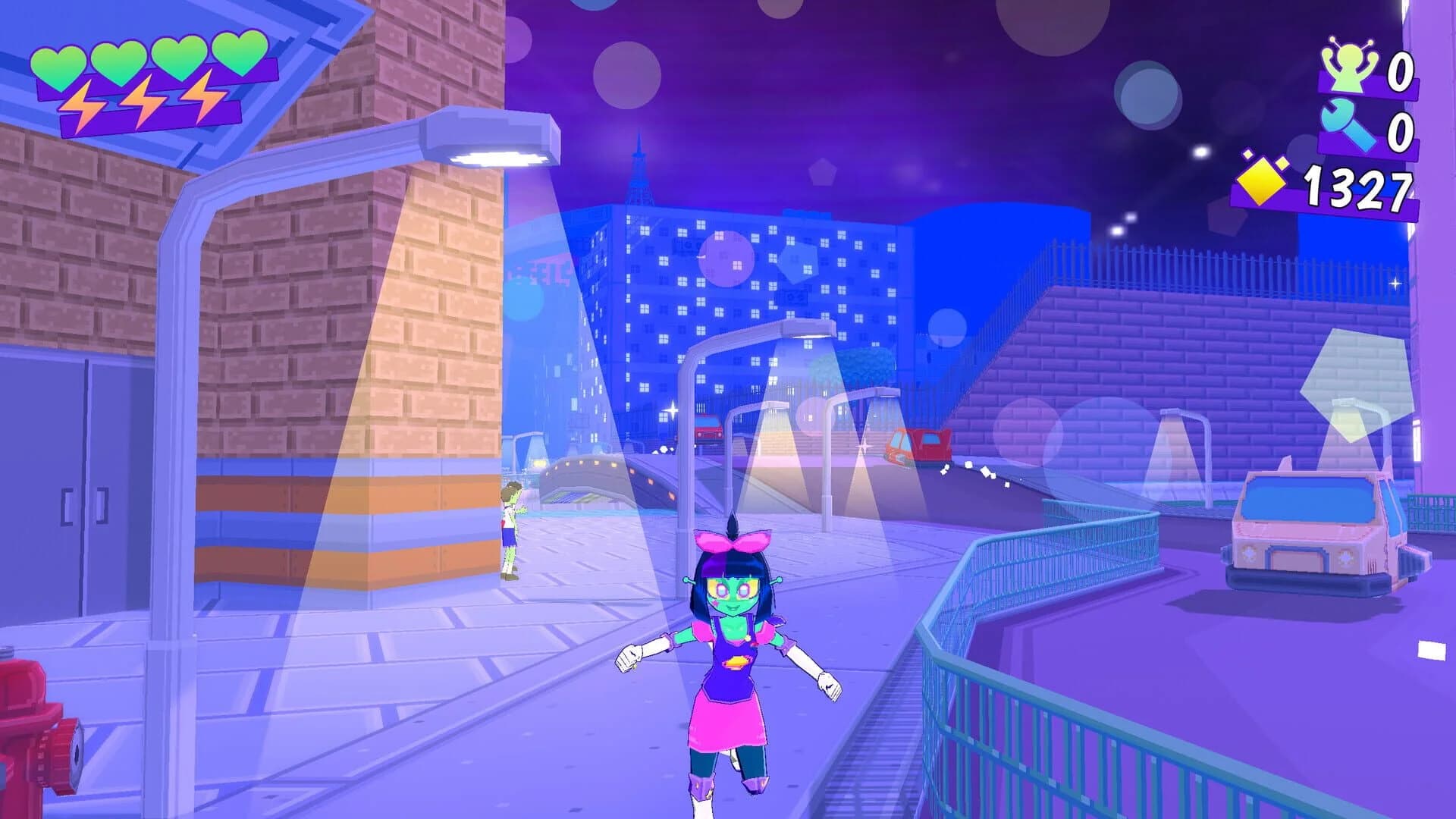Image resolution: width=1456 pixels, height=819 pixels.
Task: Select the second green heart icon
Action: tap(121, 59)
